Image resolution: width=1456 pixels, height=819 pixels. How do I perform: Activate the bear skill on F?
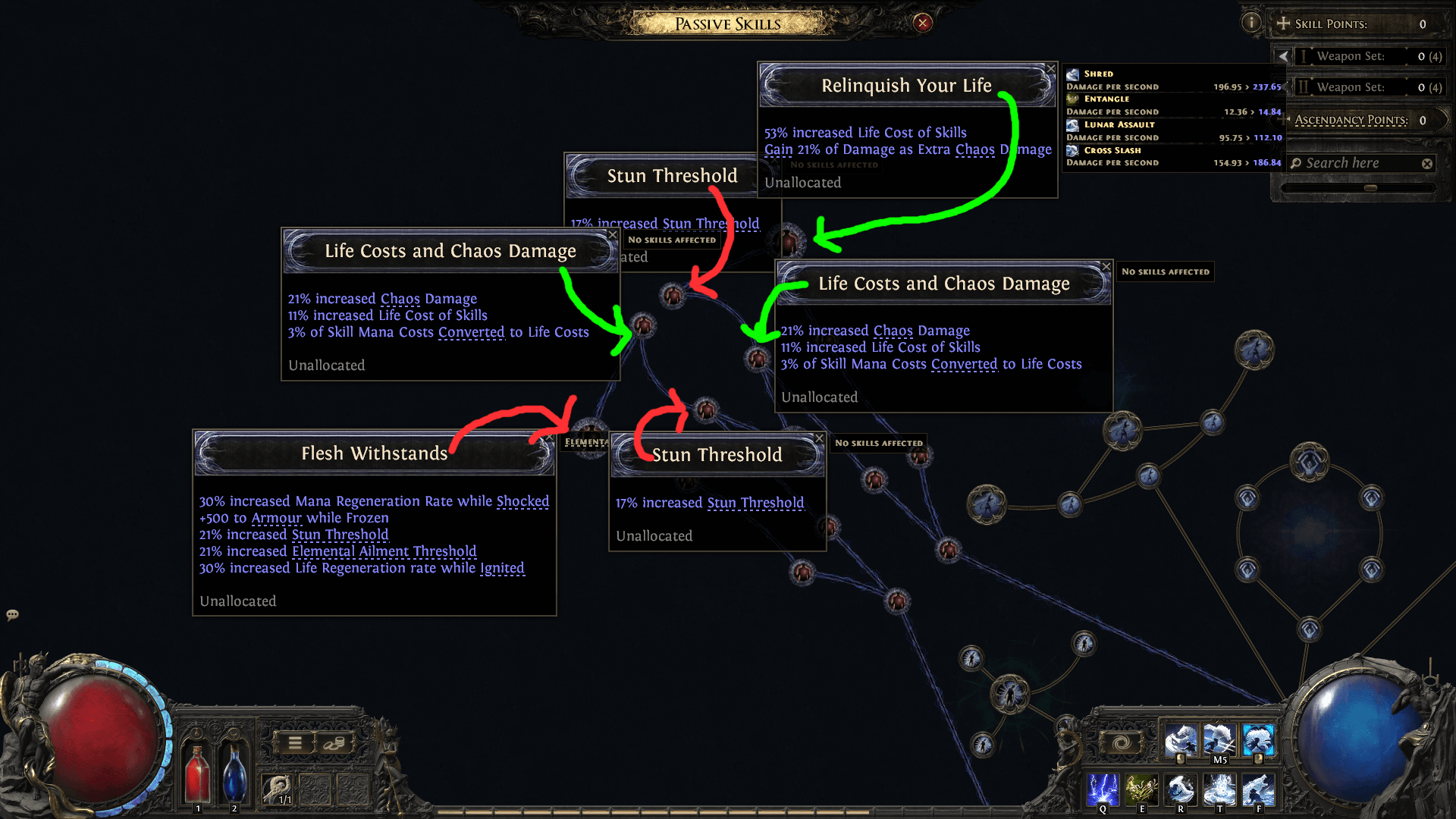click(x=1258, y=789)
